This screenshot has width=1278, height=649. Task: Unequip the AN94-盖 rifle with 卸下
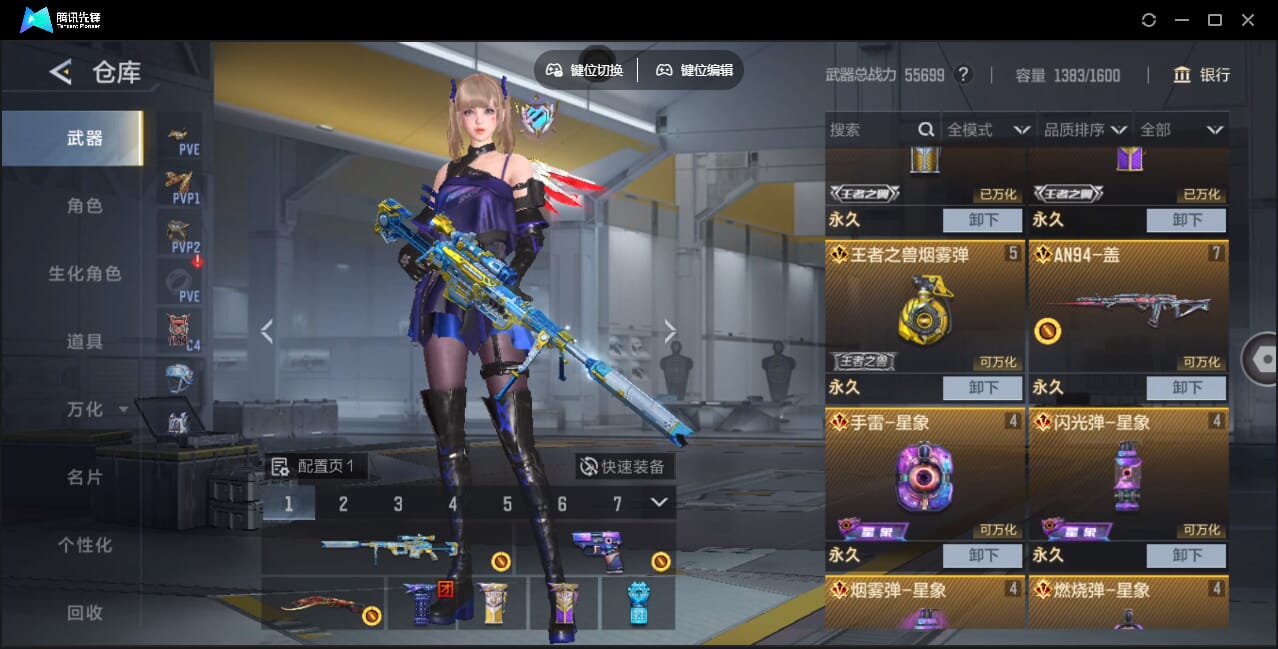1186,388
